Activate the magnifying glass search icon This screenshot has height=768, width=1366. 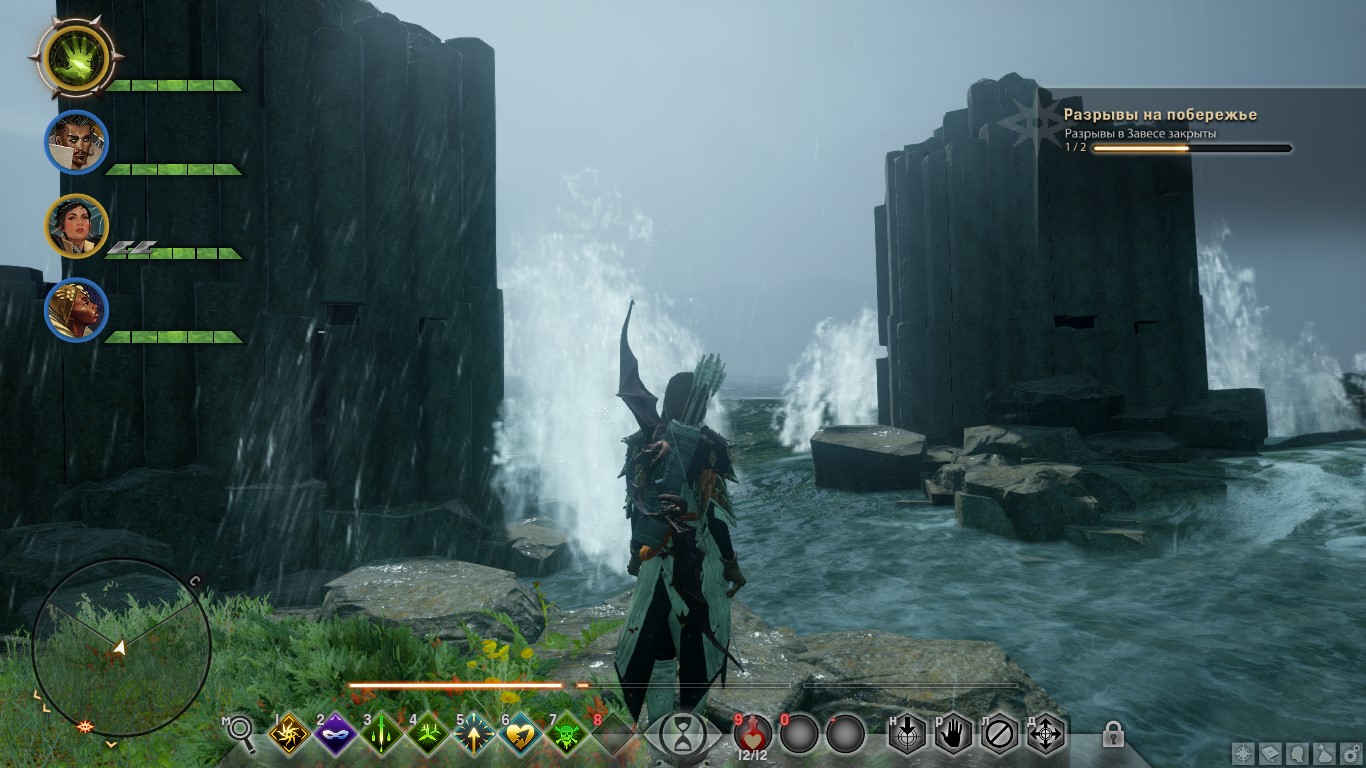pyautogui.click(x=241, y=732)
